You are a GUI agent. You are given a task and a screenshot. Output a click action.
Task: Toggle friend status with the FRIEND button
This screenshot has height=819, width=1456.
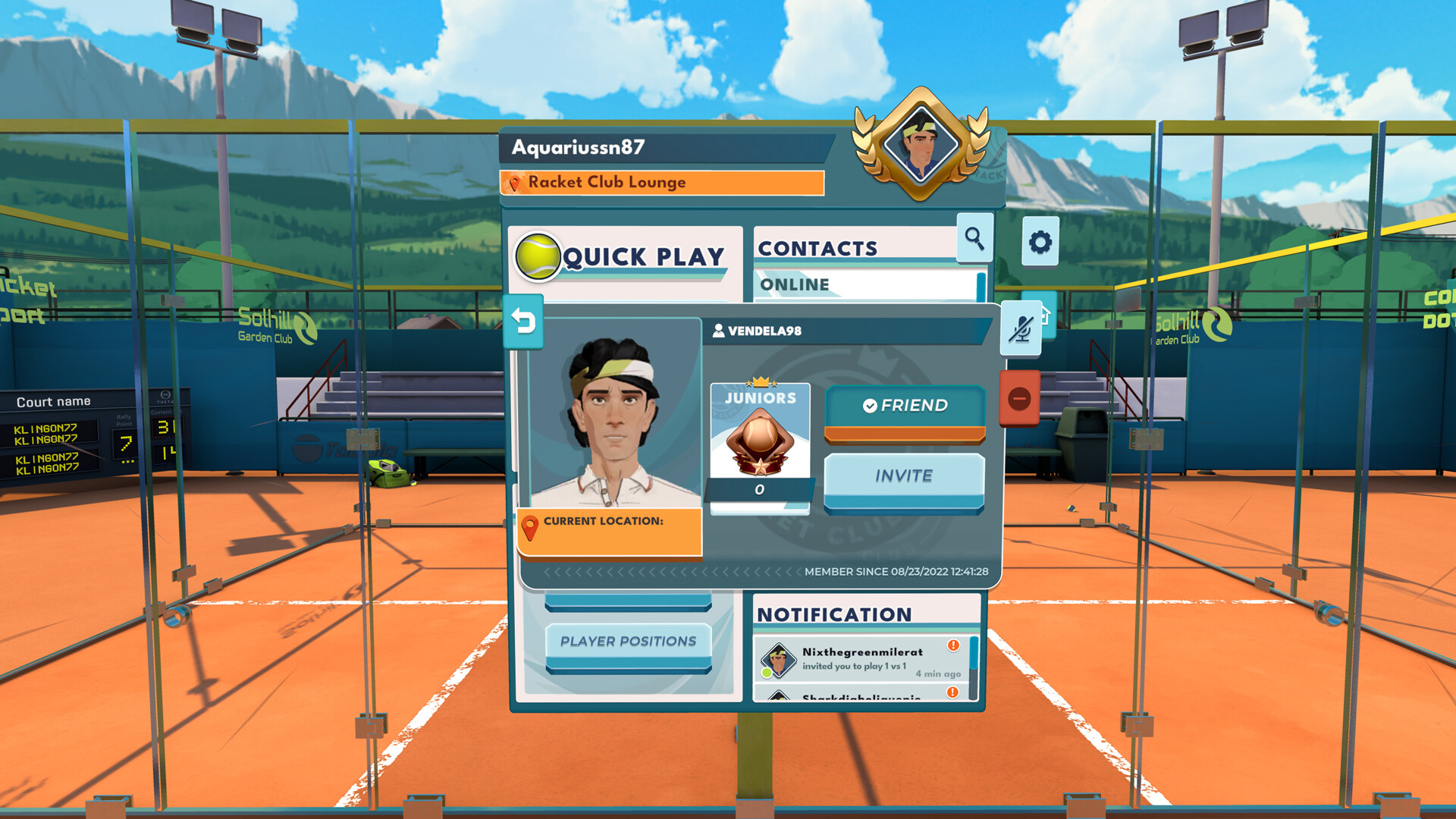tap(904, 406)
